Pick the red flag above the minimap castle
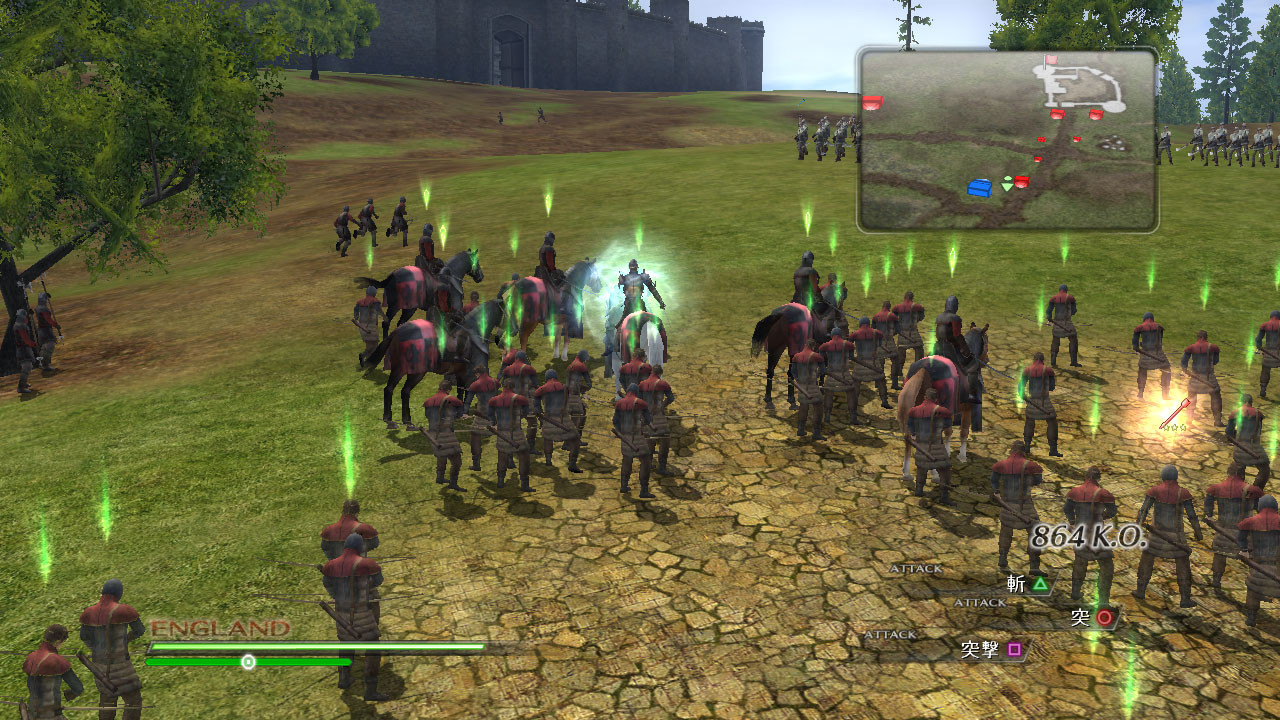The image size is (1280, 720). pos(1051,61)
